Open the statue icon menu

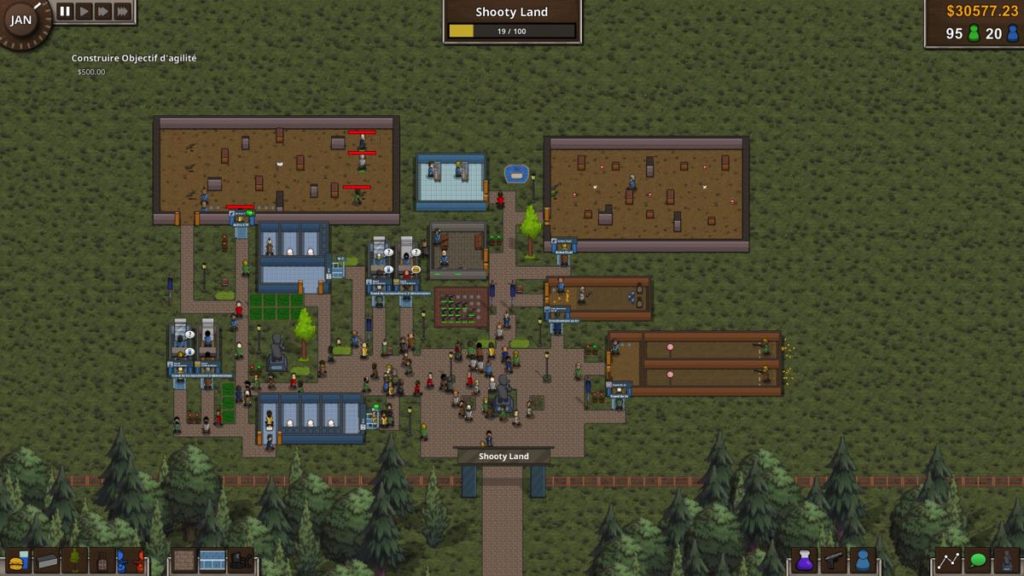[1005, 561]
